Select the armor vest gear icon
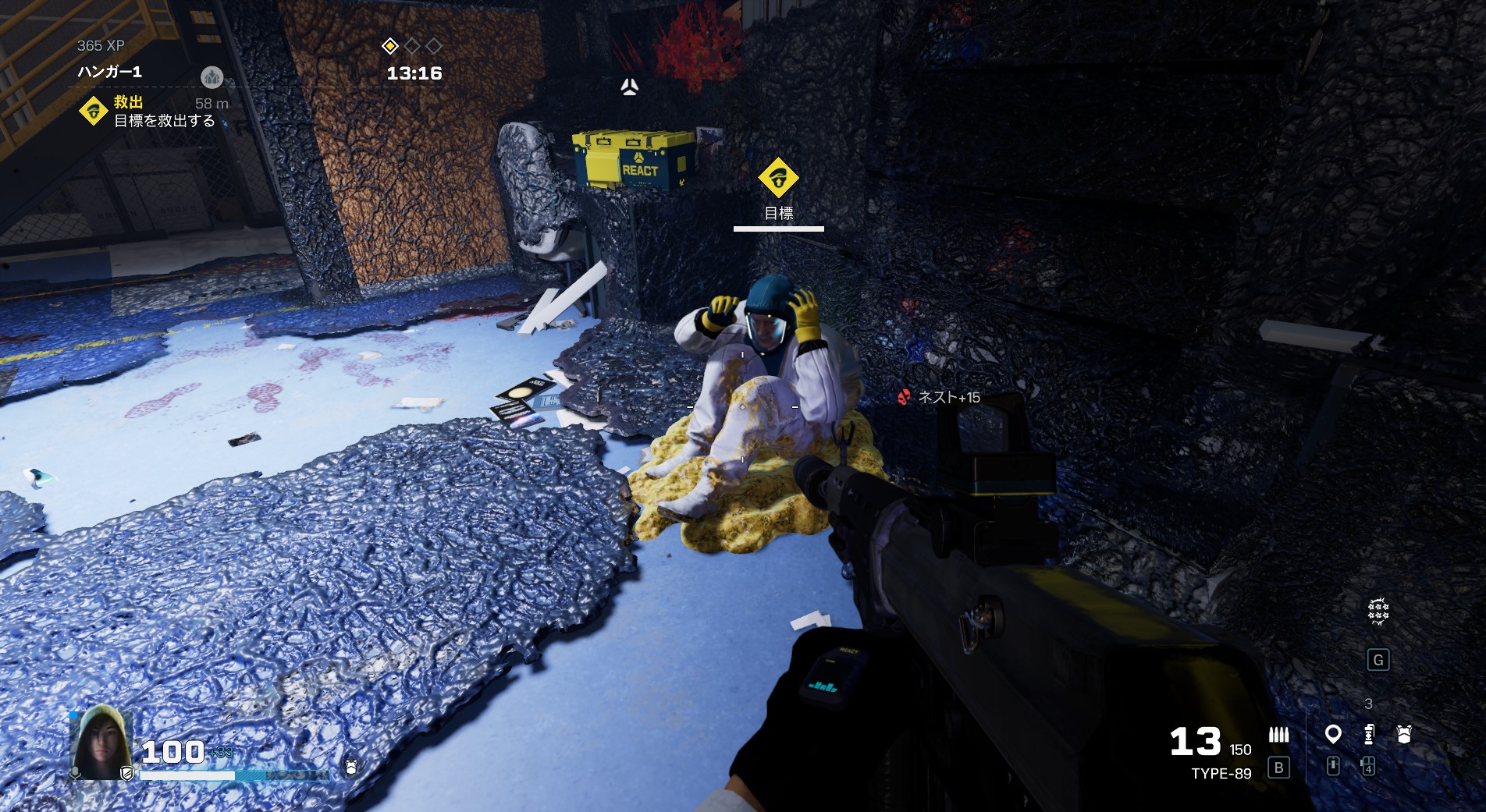Viewport: 1486px width, 812px height. point(1403,733)
